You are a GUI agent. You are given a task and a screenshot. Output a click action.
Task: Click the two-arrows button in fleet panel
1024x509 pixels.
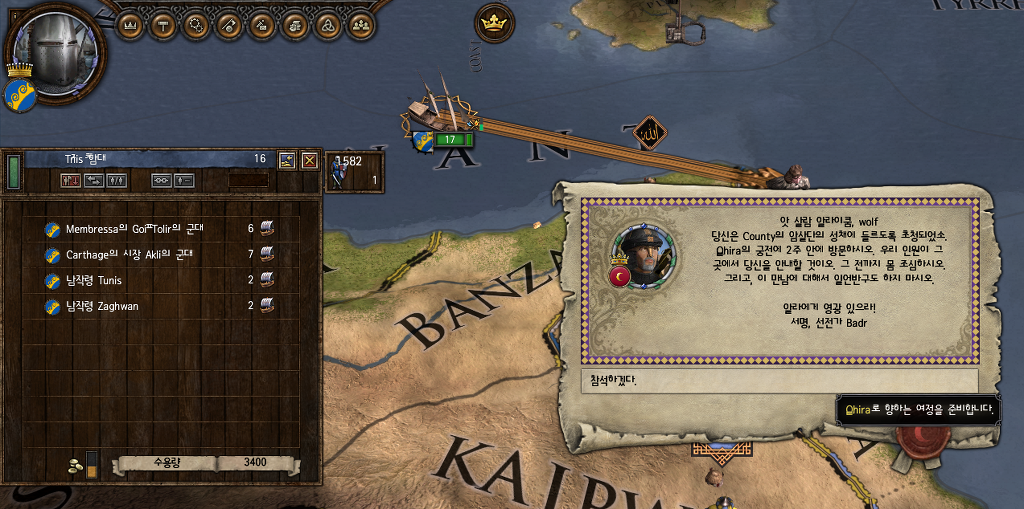click(93, 181)
